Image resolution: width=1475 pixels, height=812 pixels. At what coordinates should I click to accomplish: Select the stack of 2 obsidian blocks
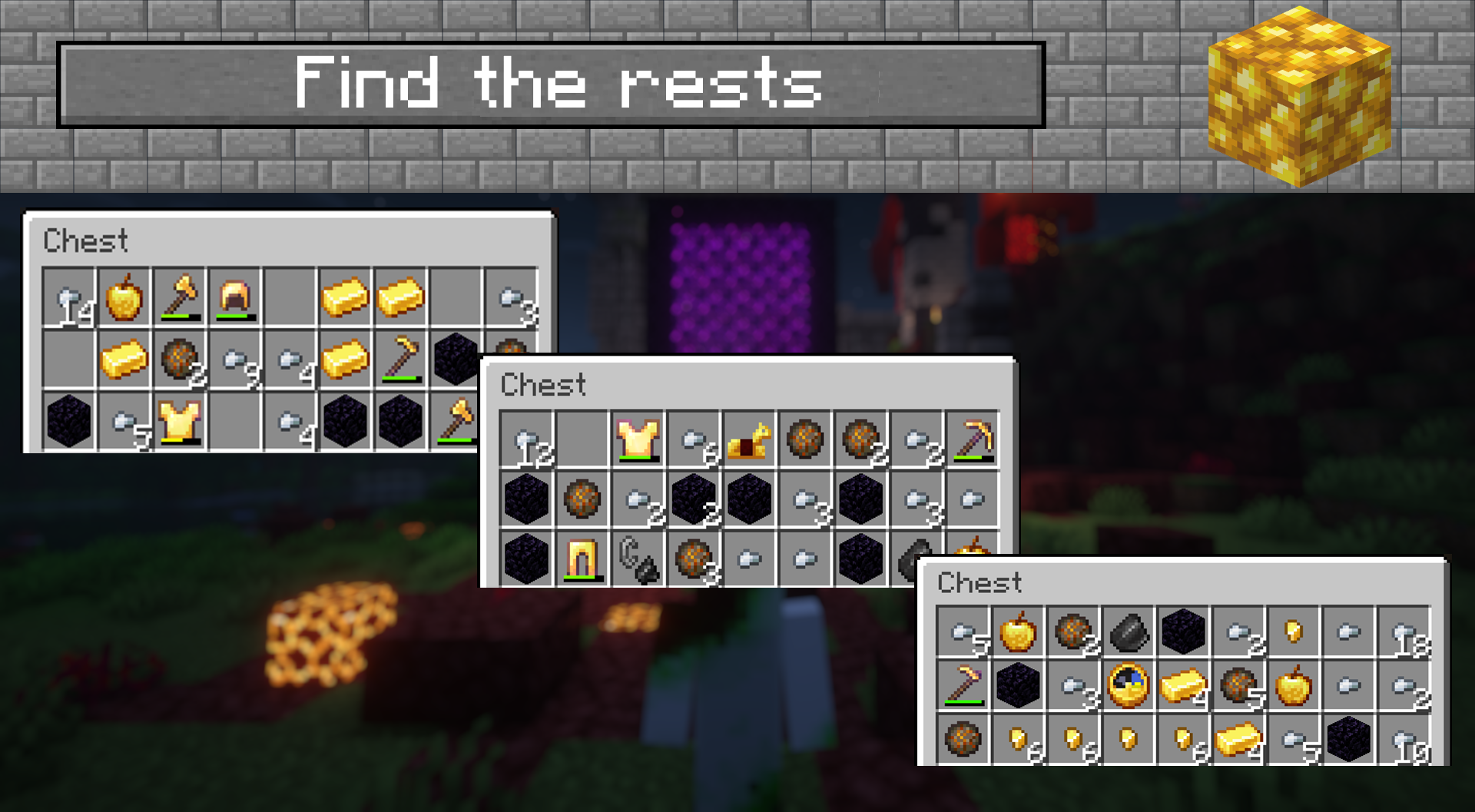(x=694, y=499)
